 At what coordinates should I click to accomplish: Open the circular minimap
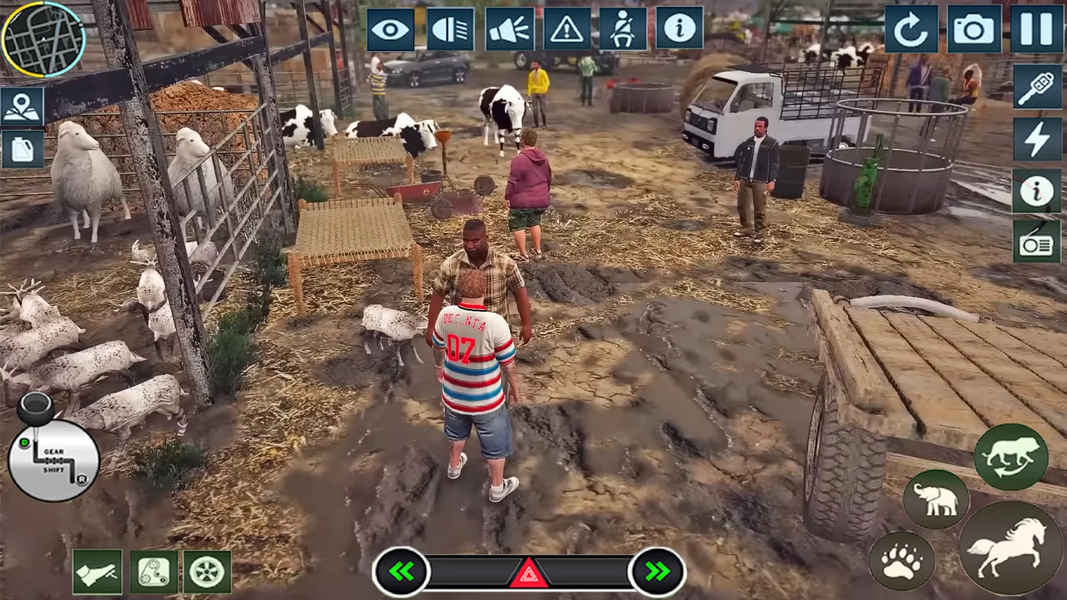click(x=43, y=39)
